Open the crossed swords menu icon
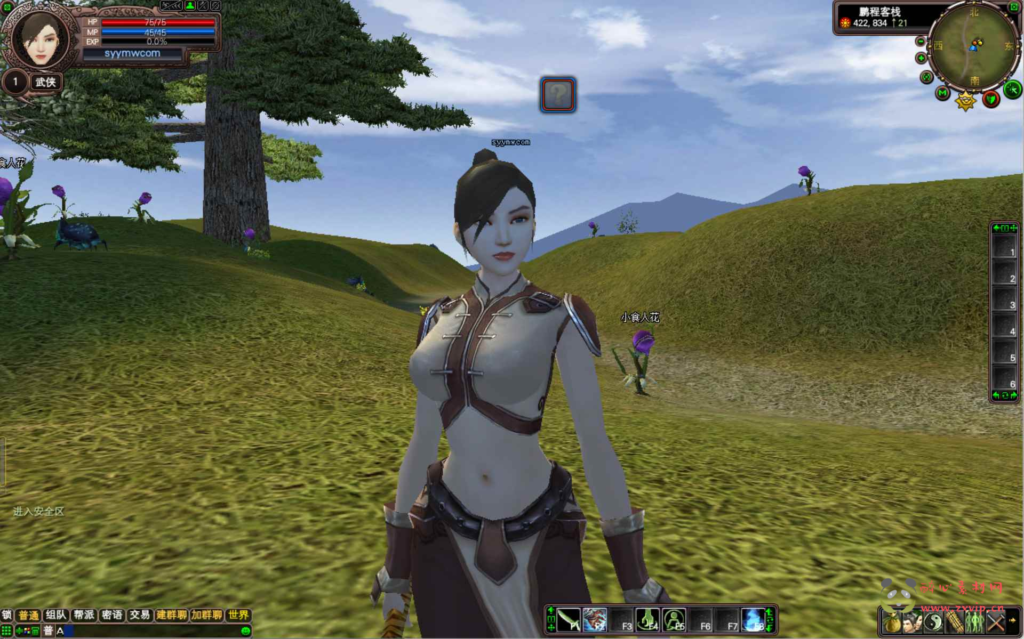 point(996,622)
